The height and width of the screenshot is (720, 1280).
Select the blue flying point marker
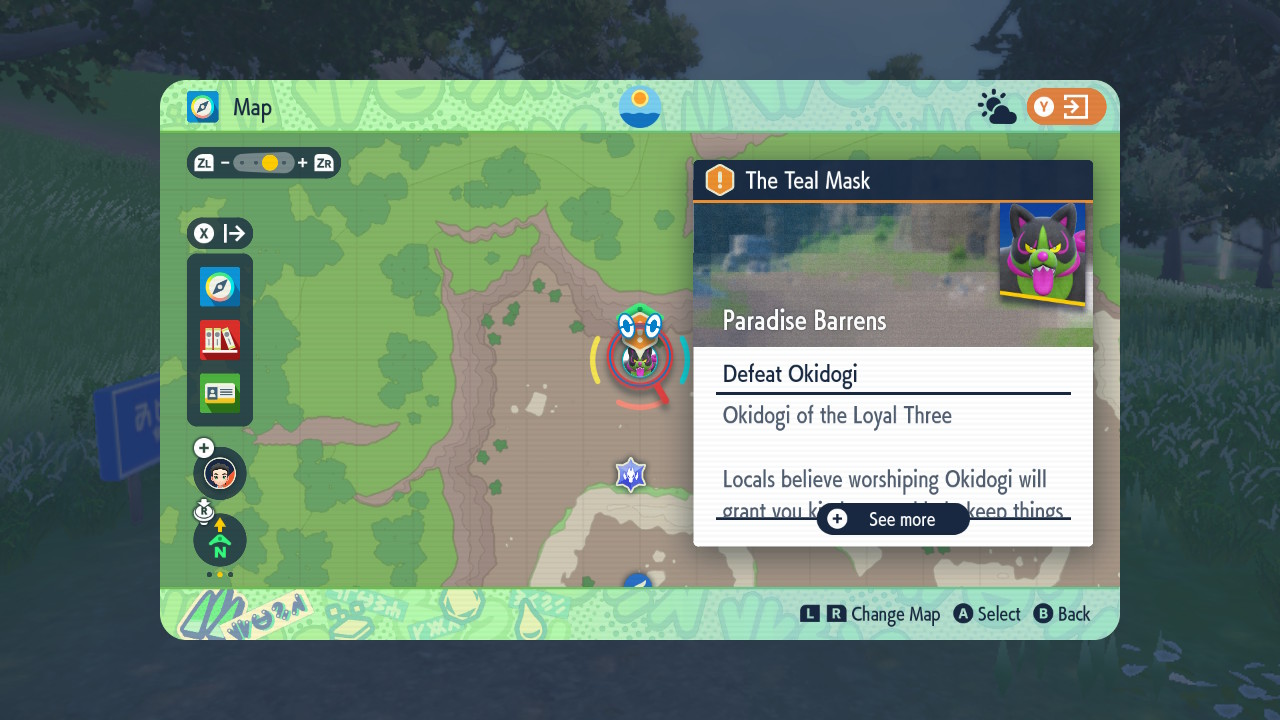[638, 581]
